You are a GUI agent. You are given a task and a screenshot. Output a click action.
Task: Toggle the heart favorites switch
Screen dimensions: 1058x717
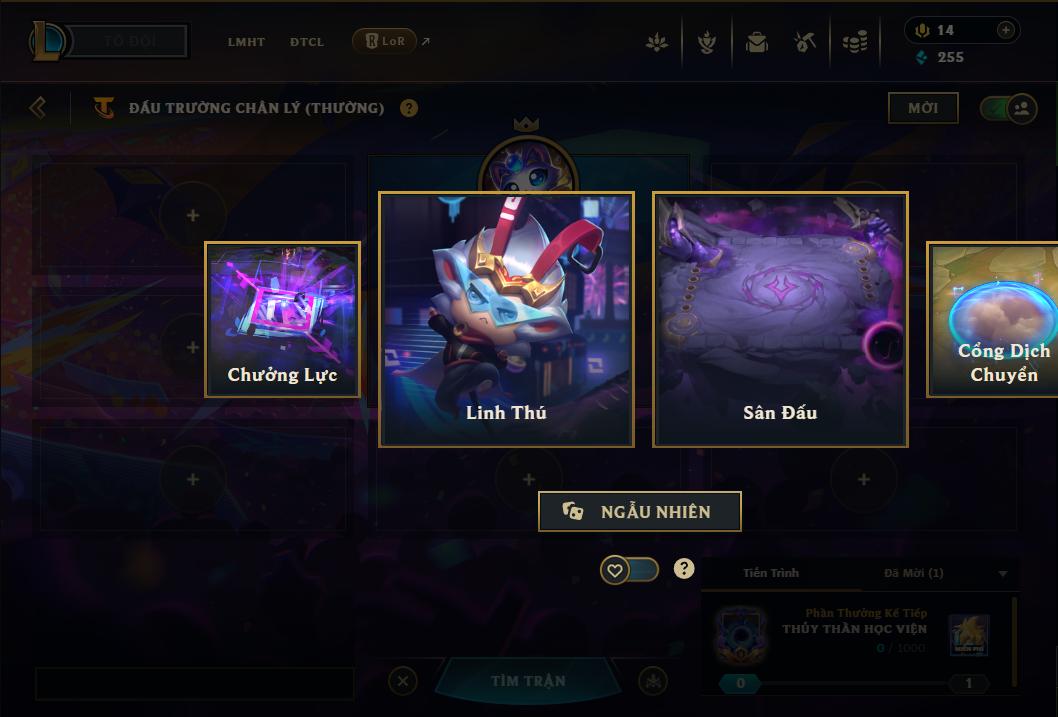tap(630, 570)
